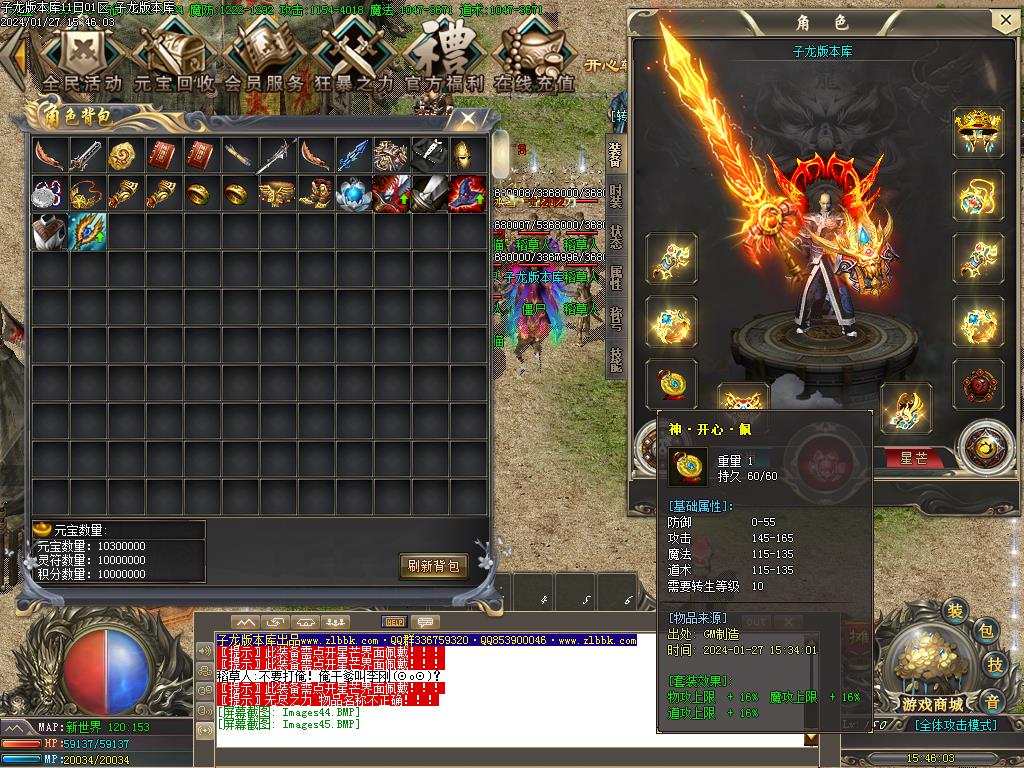Close the character panel

pyautogui.click(x=1004, y=21)
